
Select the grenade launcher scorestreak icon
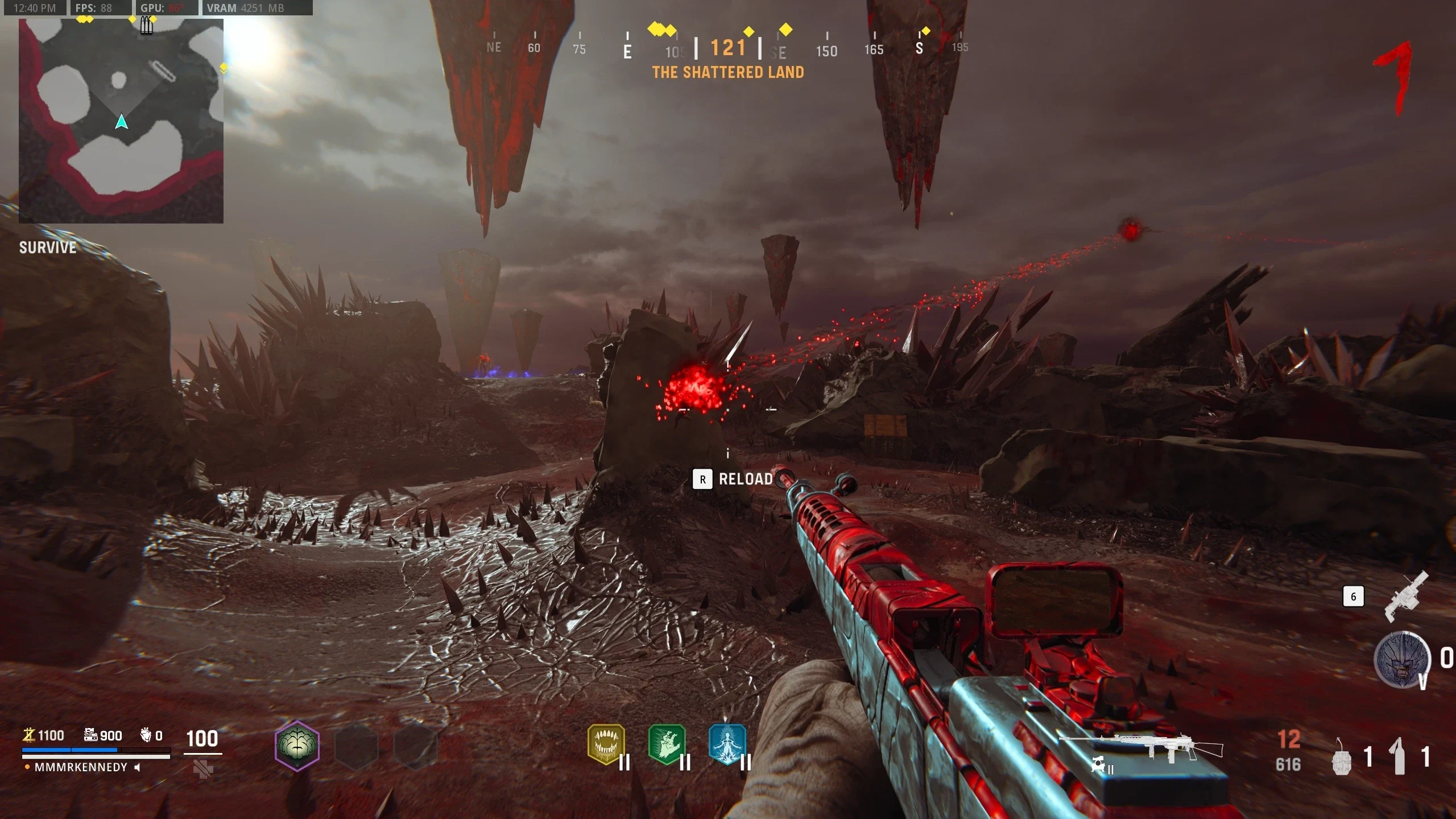pyautogui.click(x=1406, y=597)
